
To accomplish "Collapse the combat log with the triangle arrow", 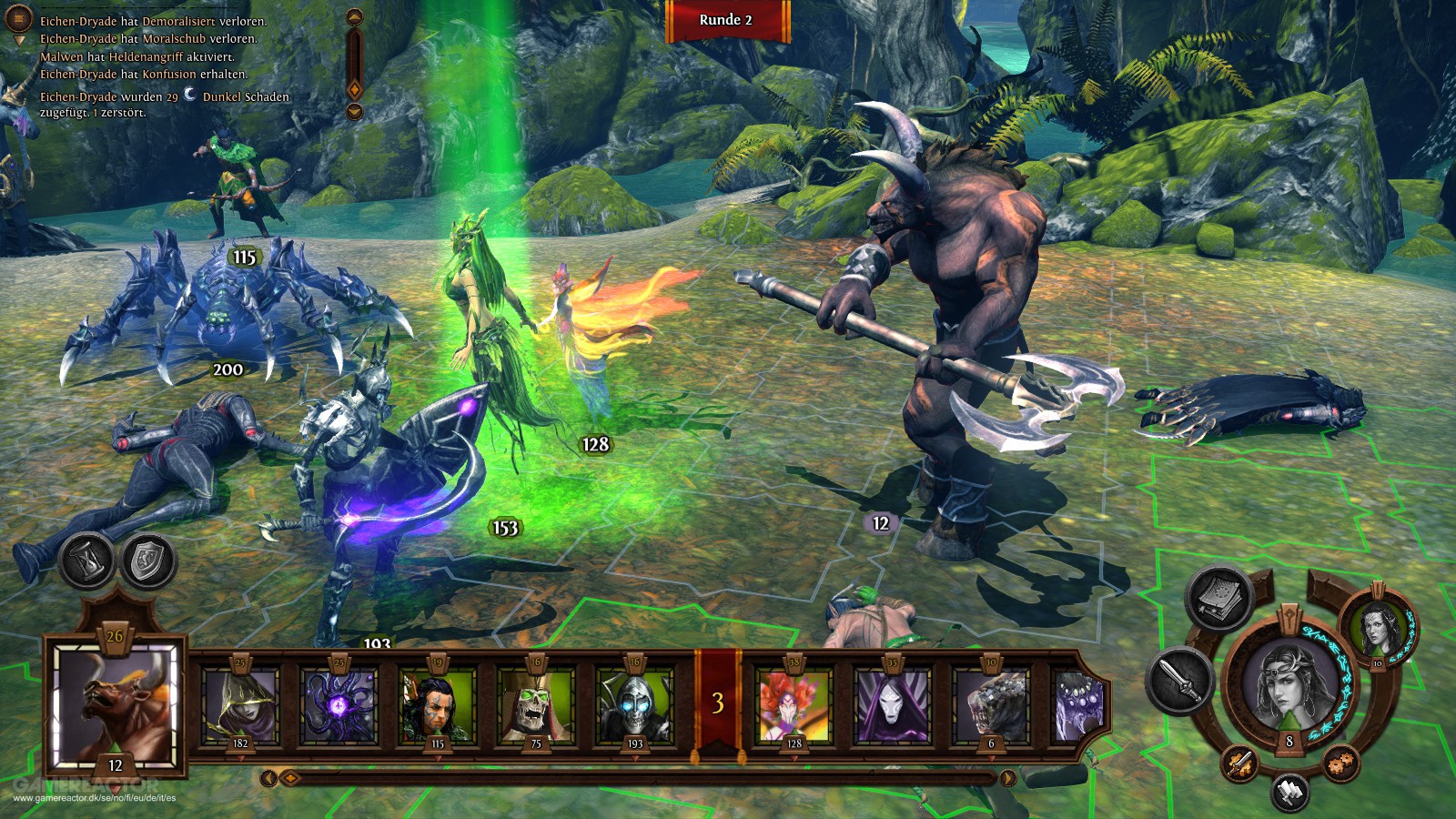I will point(20,41).
